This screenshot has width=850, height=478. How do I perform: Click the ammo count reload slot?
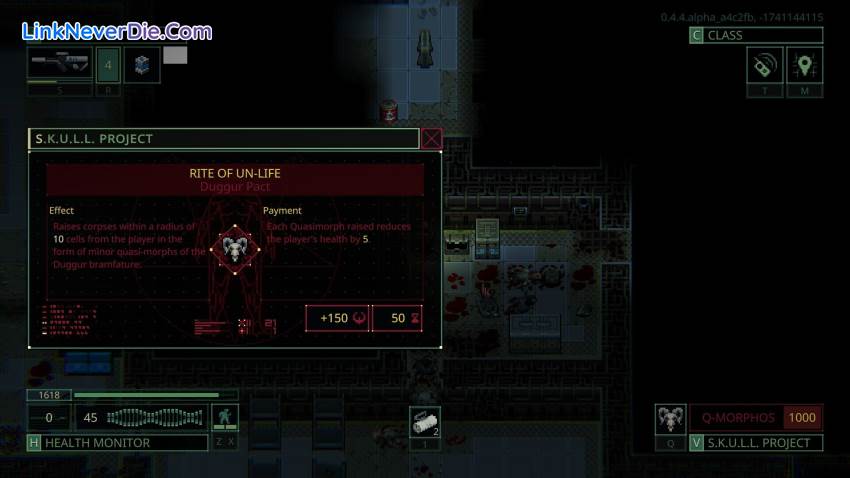109,64
